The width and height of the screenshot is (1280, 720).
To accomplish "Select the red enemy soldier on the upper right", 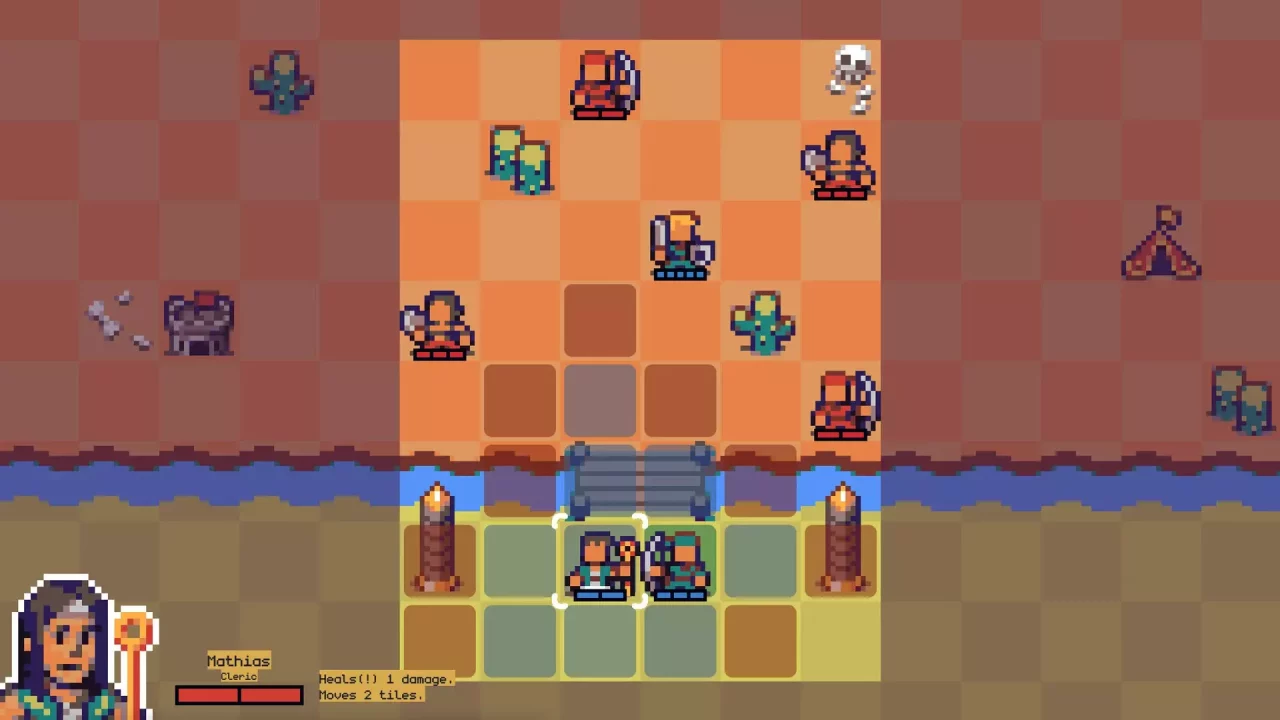I will (x=840, y=165).
